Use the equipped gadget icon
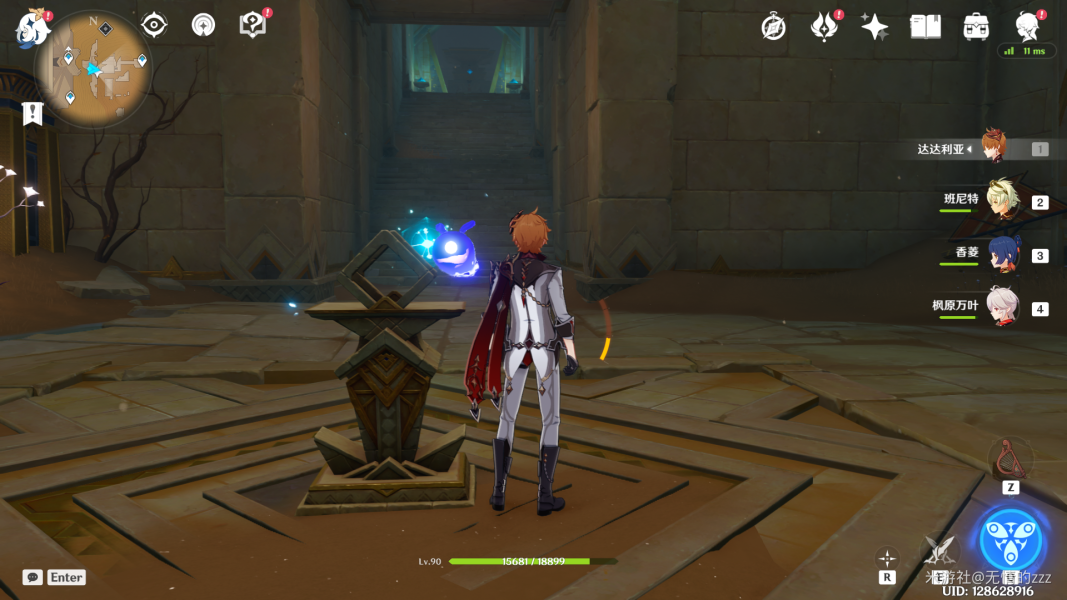 (1010, 459)
